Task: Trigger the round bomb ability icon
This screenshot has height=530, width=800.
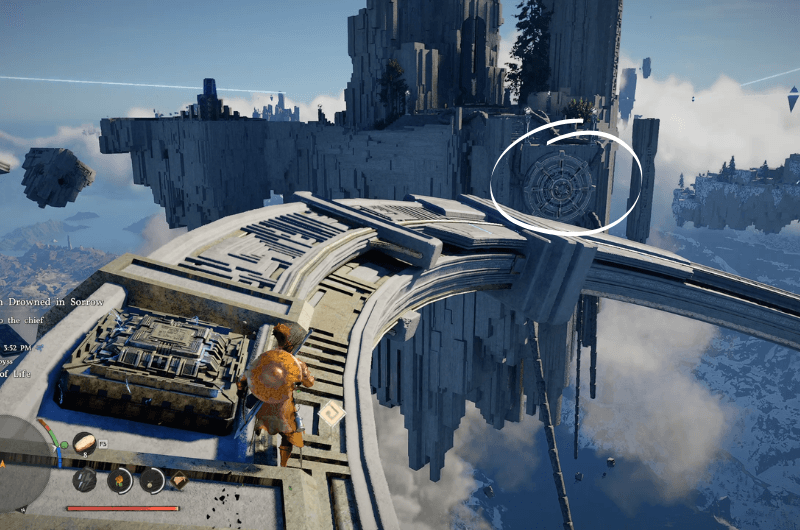Action: click(x=152, y=480)
